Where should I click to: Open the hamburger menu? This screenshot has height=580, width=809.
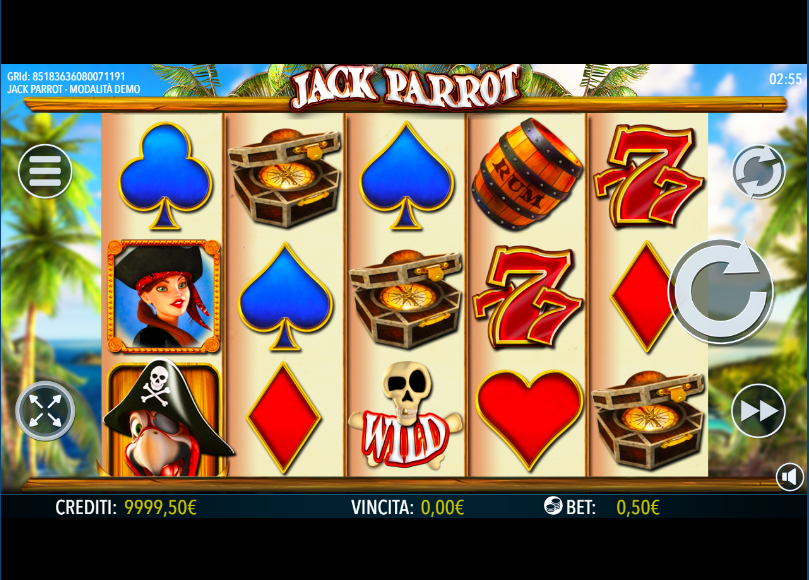45,171
